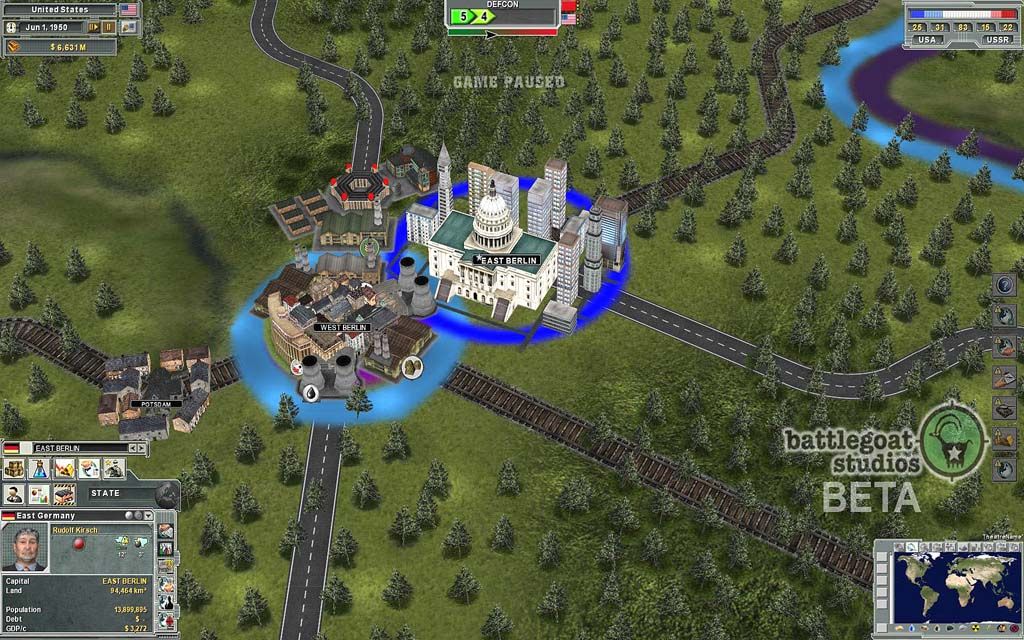The height and width of the screenshot is (640, 1024).
Task: Click the pause button beside the date
Action: point(108,27)
